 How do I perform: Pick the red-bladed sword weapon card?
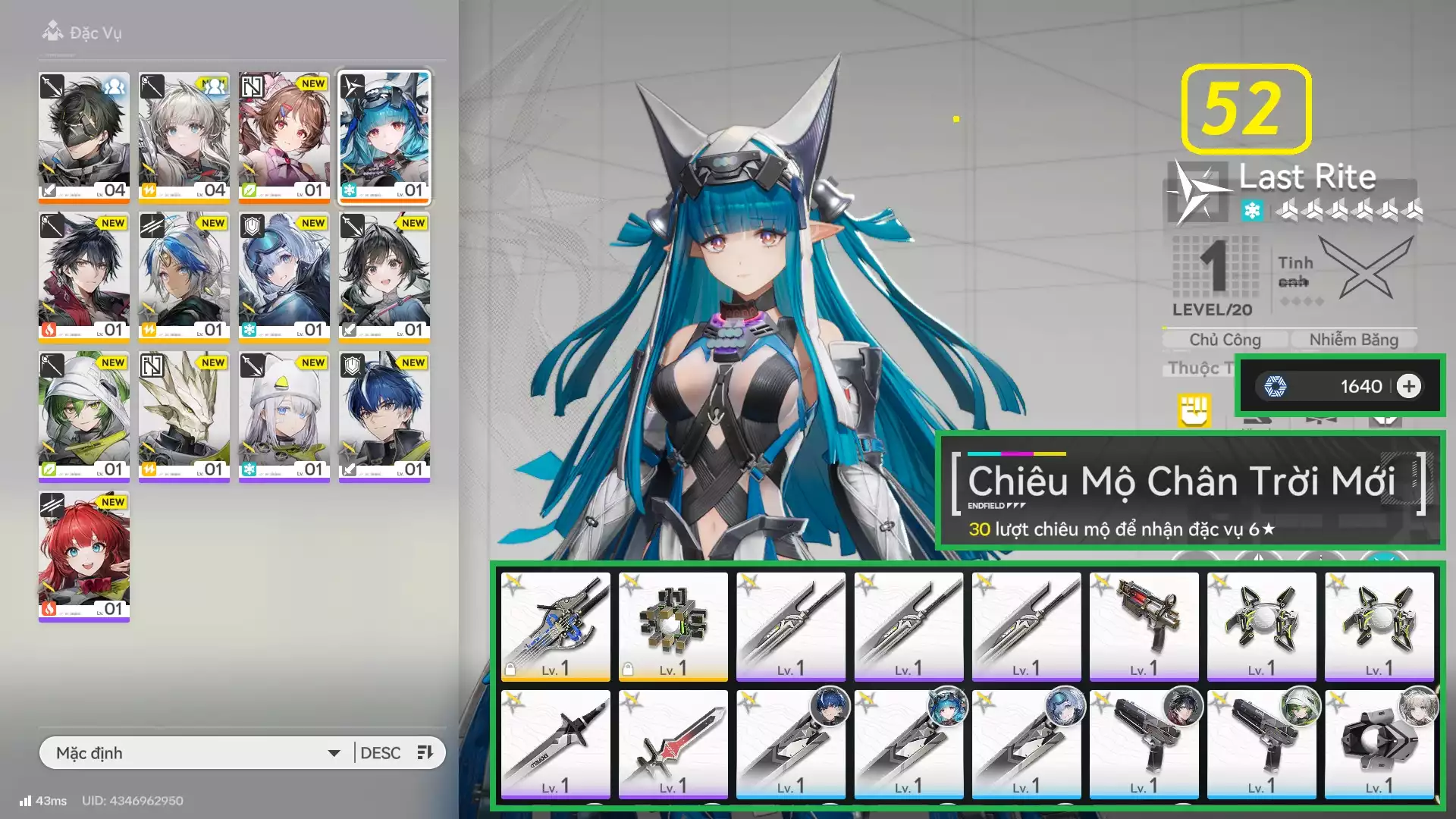pyautogui.click(x=673, y=744)
